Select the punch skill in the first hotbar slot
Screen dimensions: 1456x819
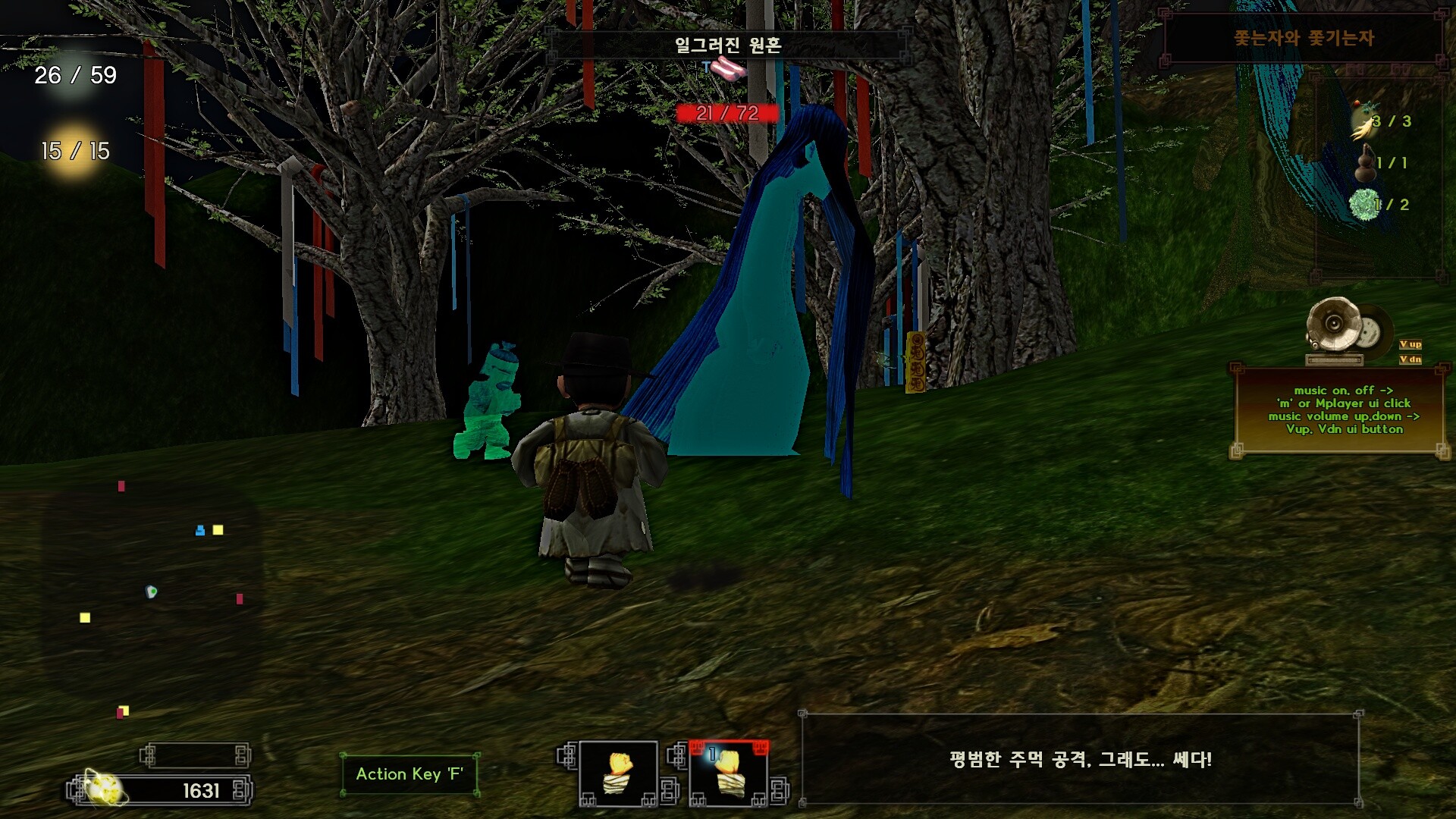(x=617, y=773)
